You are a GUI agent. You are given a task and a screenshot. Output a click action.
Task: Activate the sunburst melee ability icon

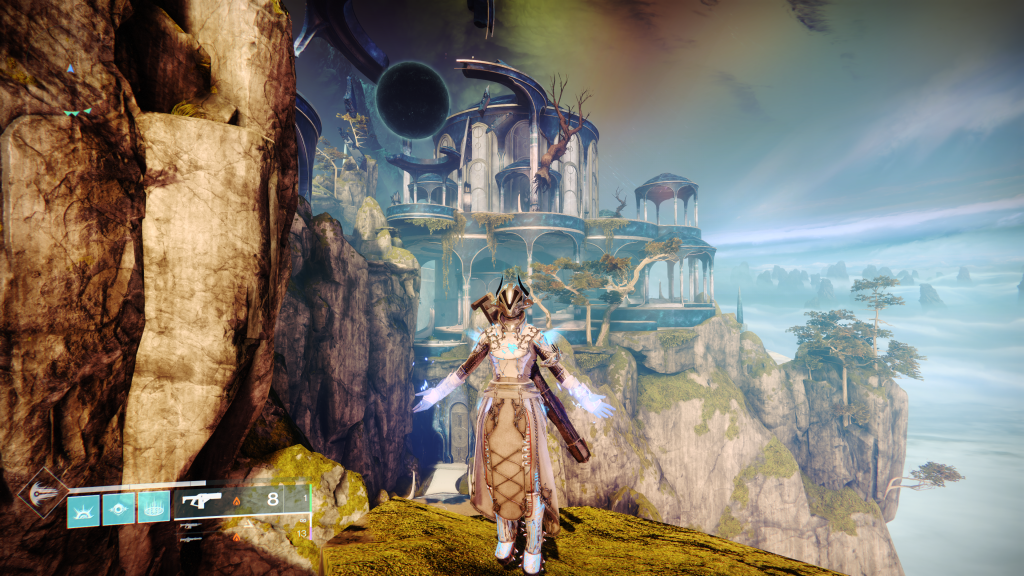tap(83, 509)
